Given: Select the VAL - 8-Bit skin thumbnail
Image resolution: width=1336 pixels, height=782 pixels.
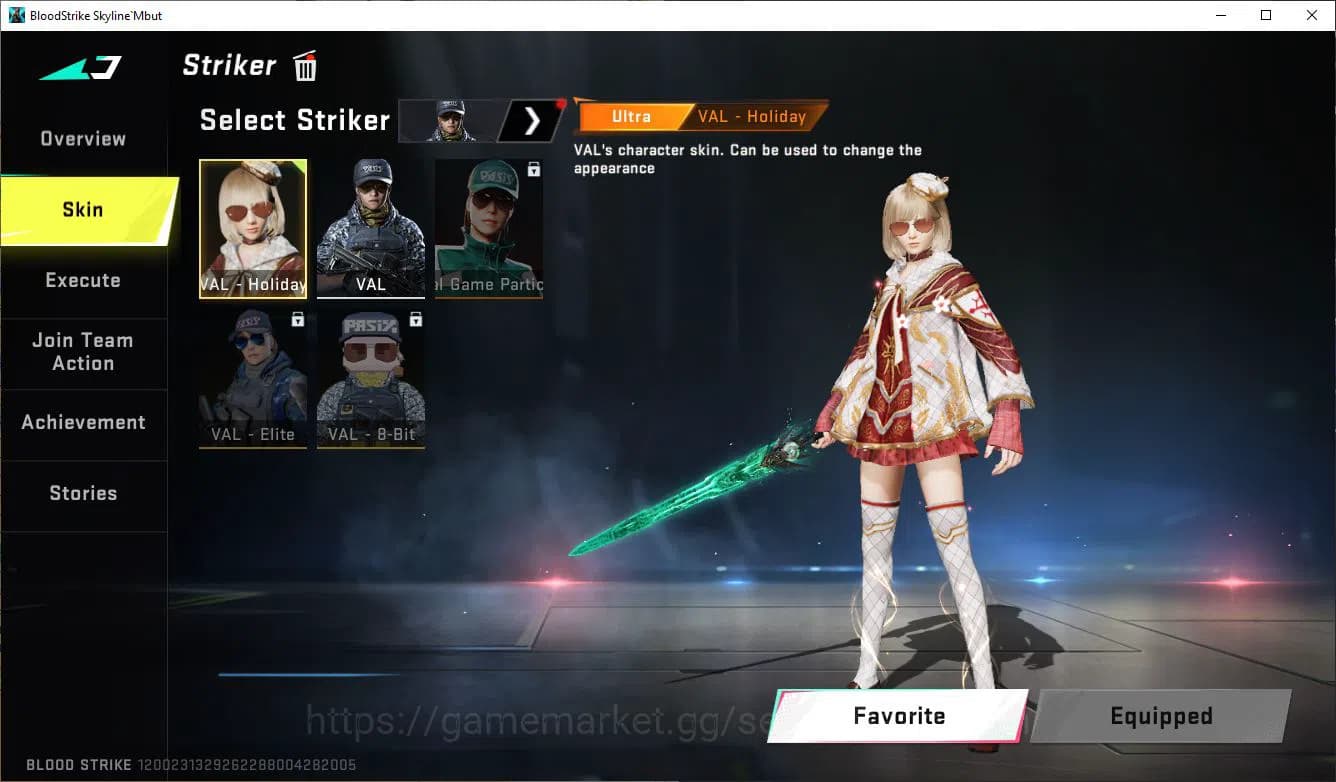Looking at the screenshot, I should tap(370, 378).
